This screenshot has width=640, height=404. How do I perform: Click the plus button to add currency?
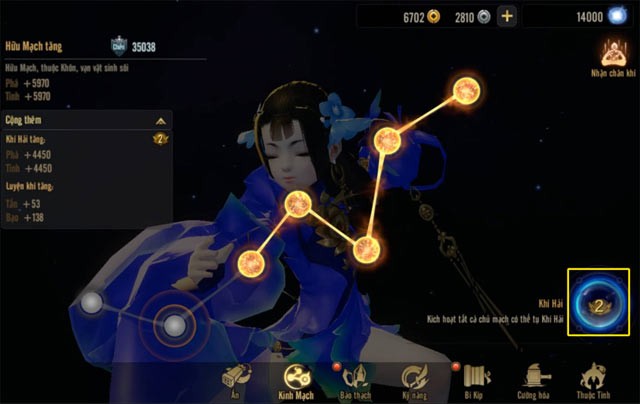[x=507, y=16]
